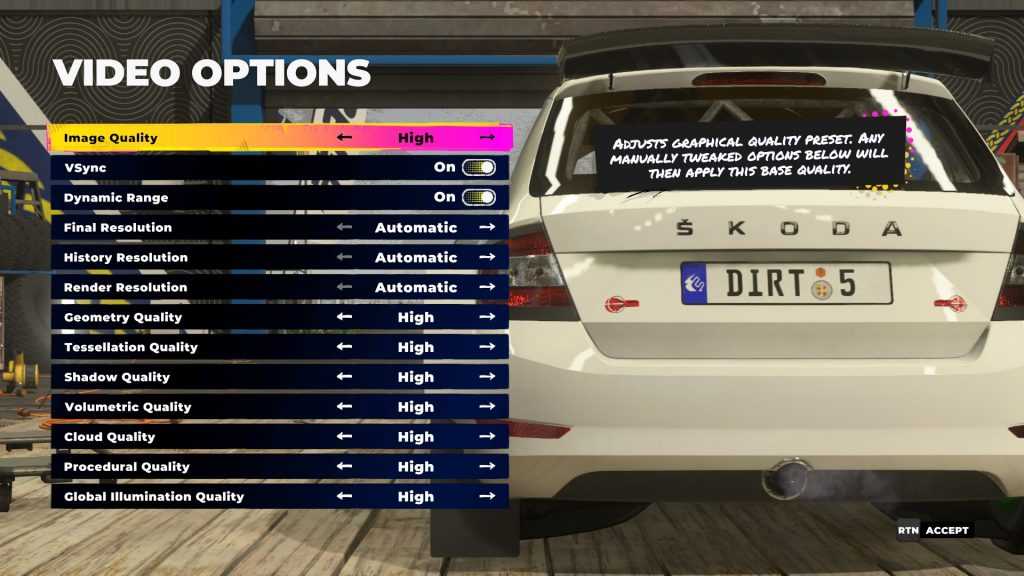1024x576 pixels.
Task: Click the right arrow for Final Resolution
Action: tap(487, 227)
